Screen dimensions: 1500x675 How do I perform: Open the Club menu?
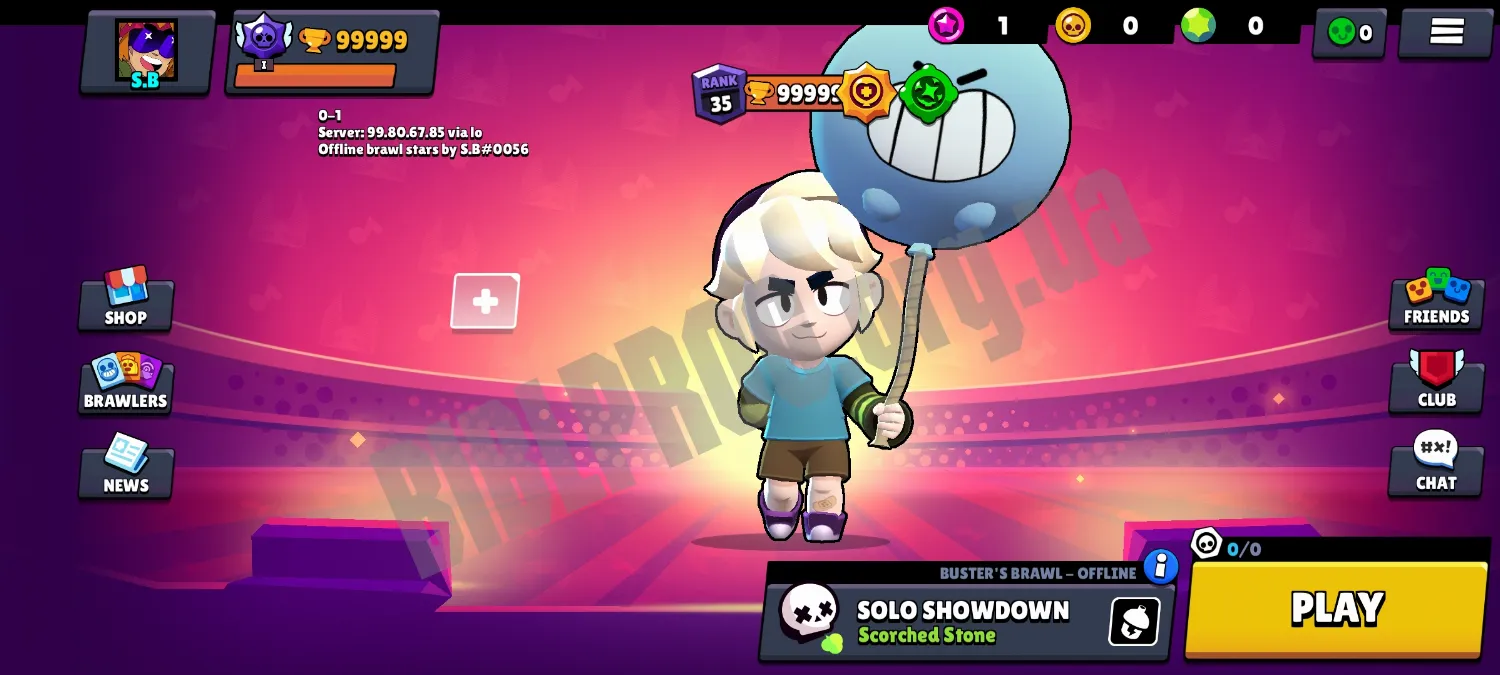pyautogui.click(x=1436, y=381)
